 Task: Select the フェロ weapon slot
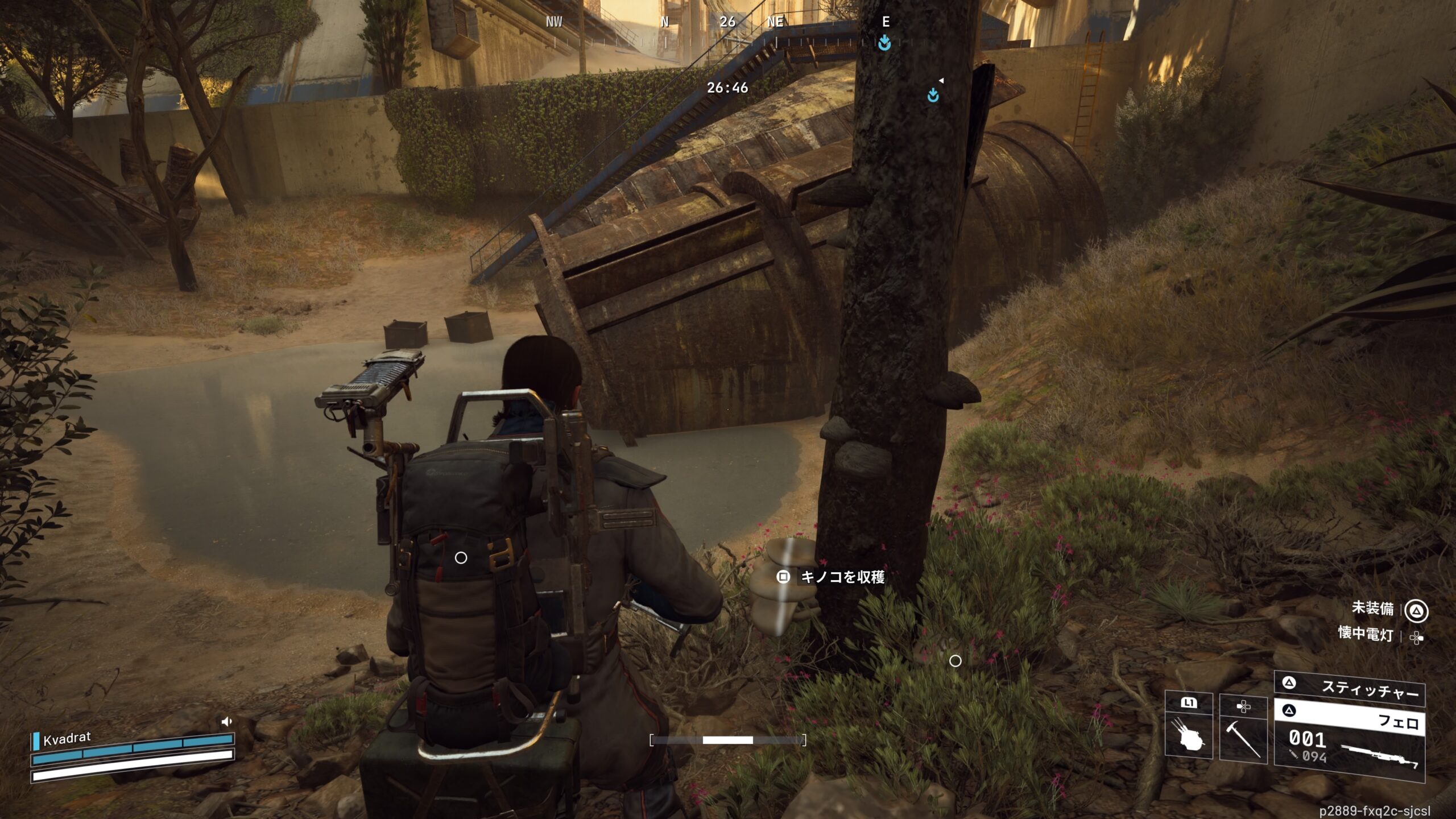coord(1349,718)
